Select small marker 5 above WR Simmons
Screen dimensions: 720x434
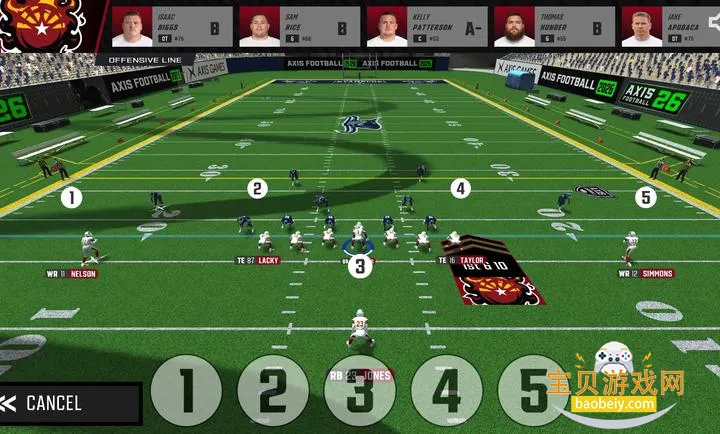(646, 197)
